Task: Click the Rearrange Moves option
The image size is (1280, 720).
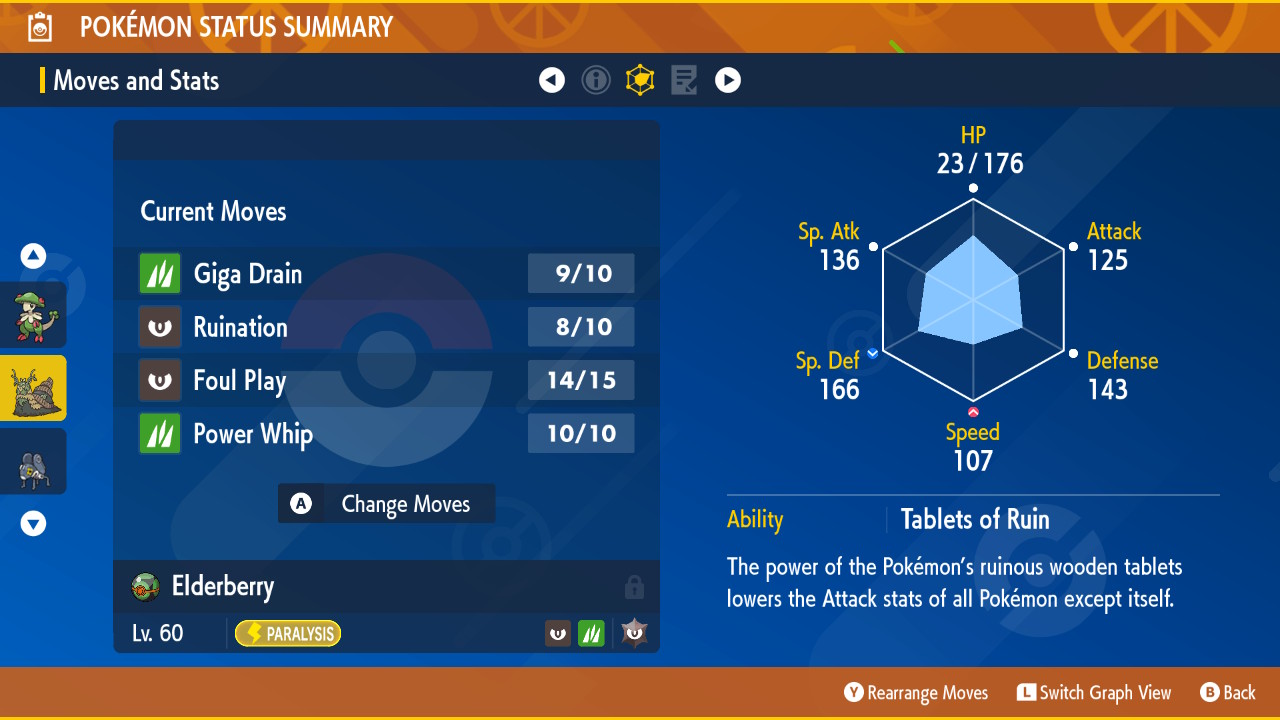Action: tap(916, 693)
